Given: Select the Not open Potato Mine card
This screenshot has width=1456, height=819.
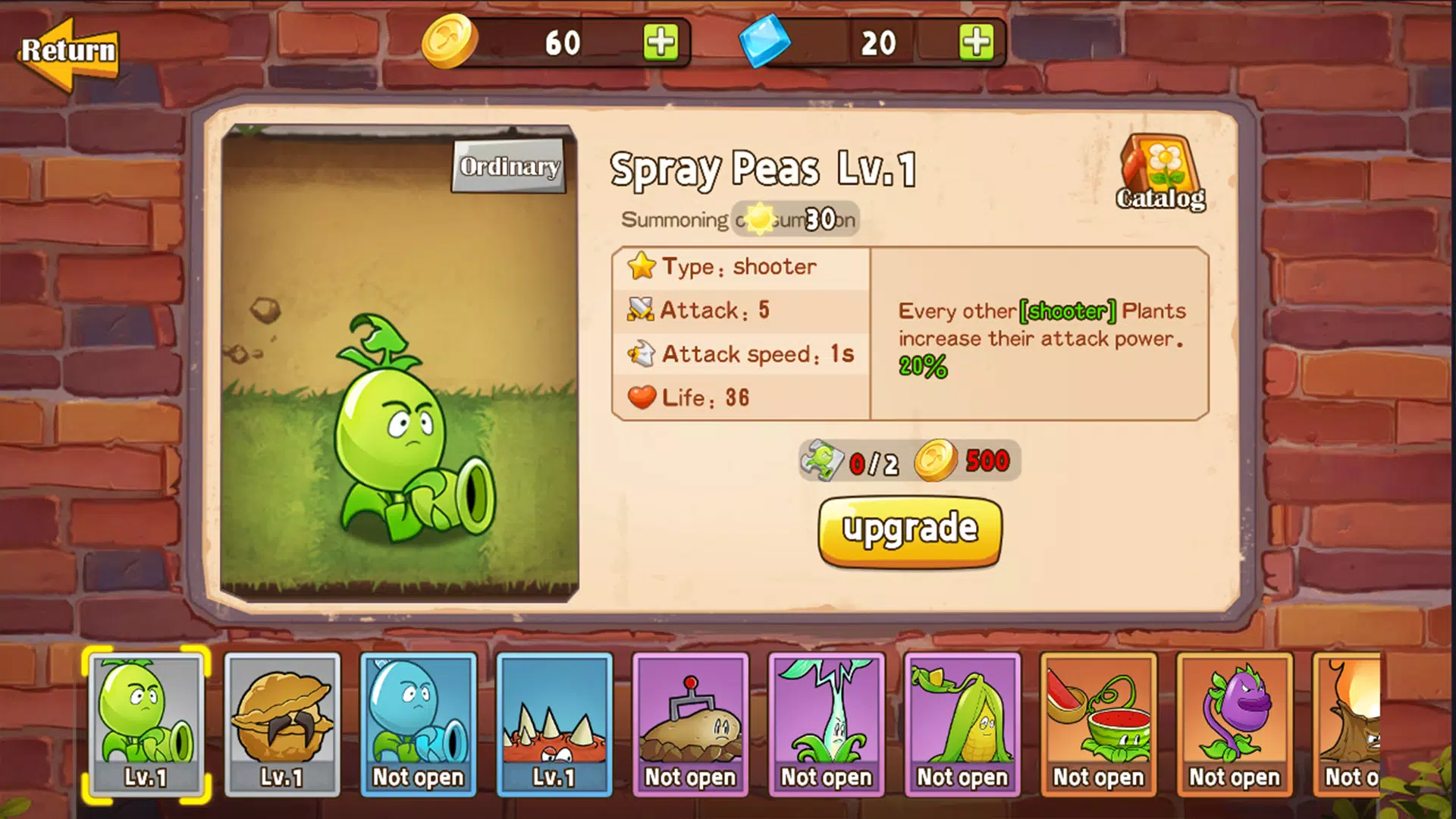Looking at the screenshot, I should [690, 724].
